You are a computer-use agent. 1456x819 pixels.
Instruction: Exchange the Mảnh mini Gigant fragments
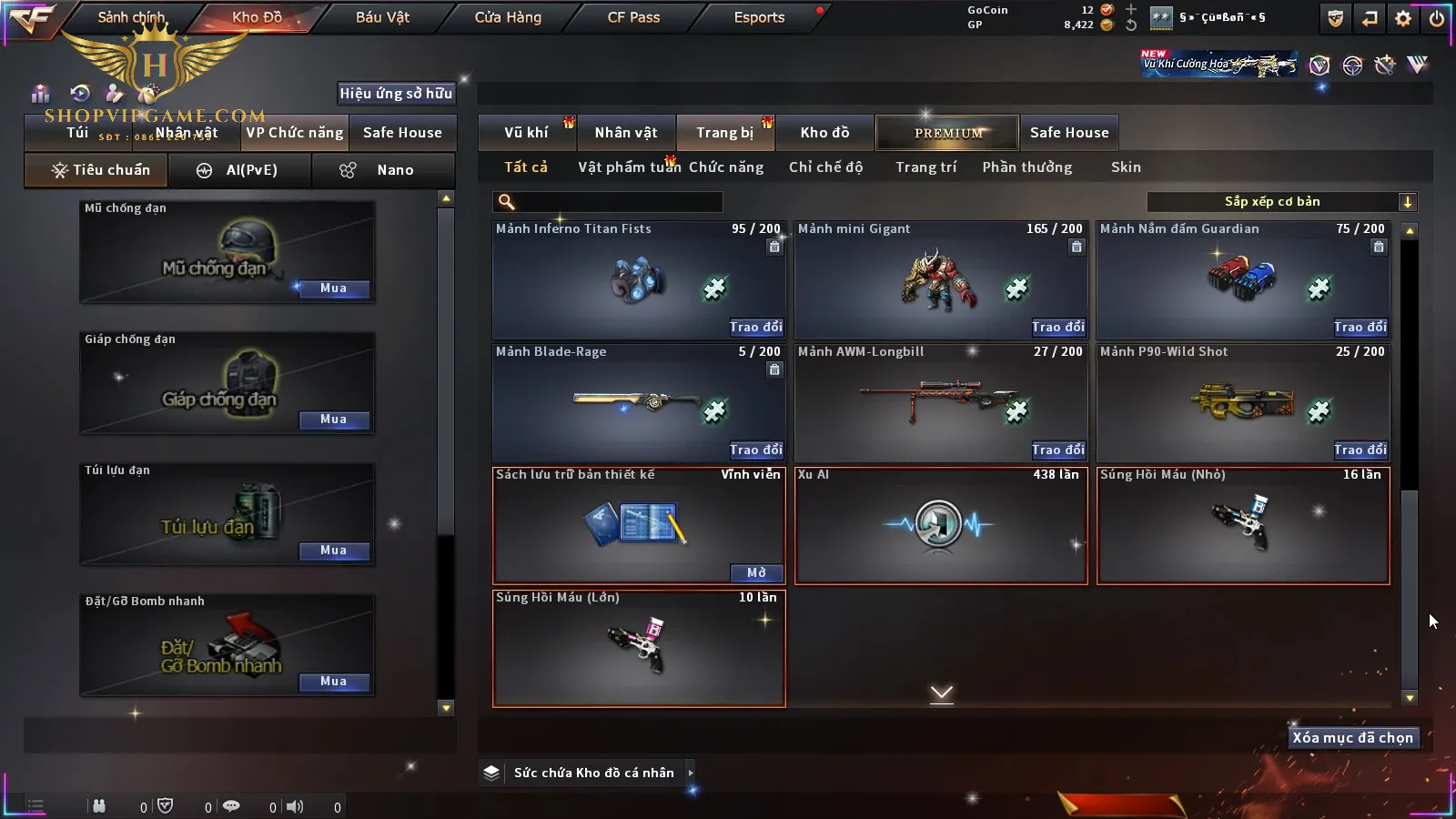tap(1058, 327)
